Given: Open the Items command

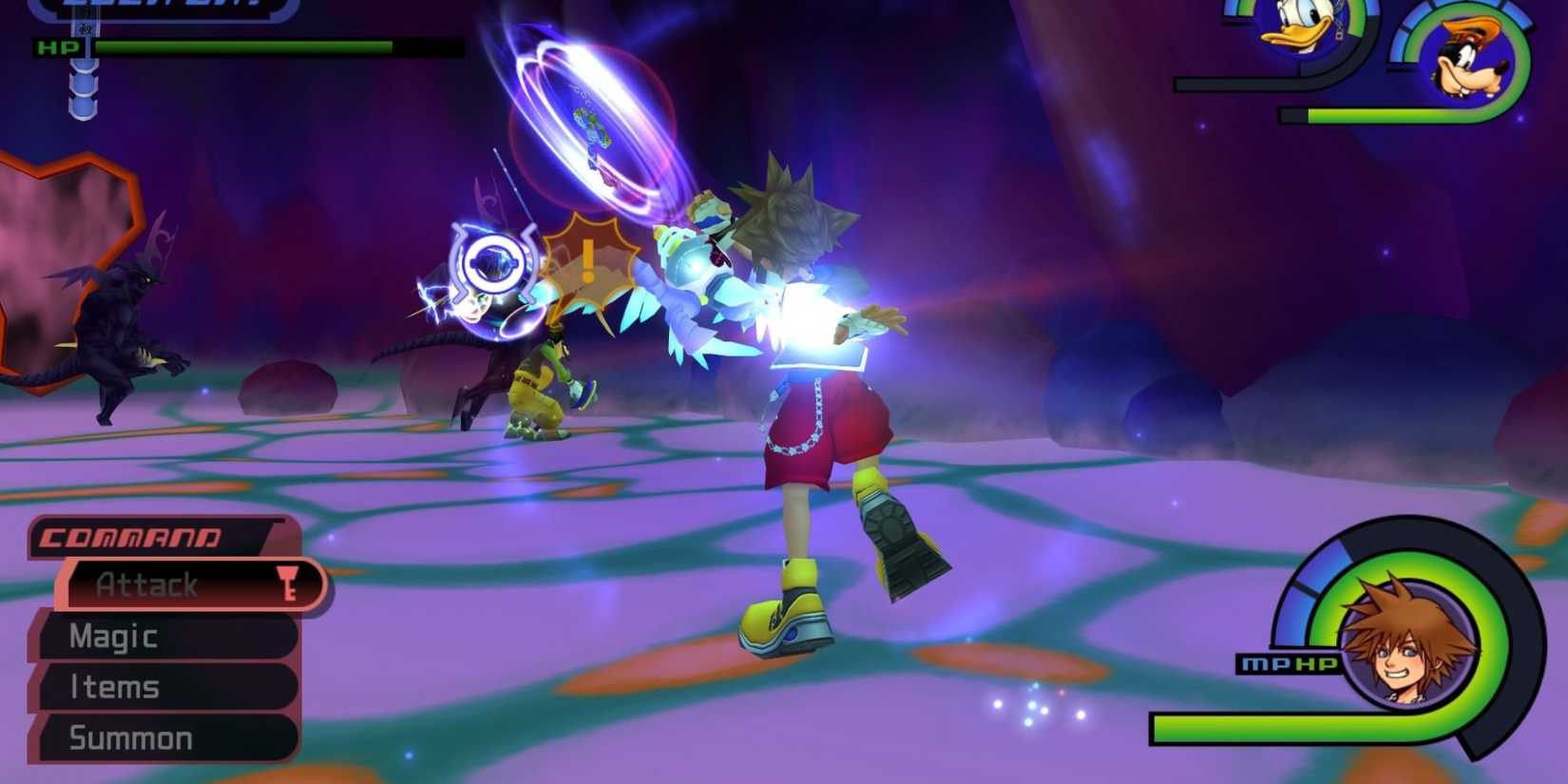Looking at the screenshot, I should click(114, 686).
